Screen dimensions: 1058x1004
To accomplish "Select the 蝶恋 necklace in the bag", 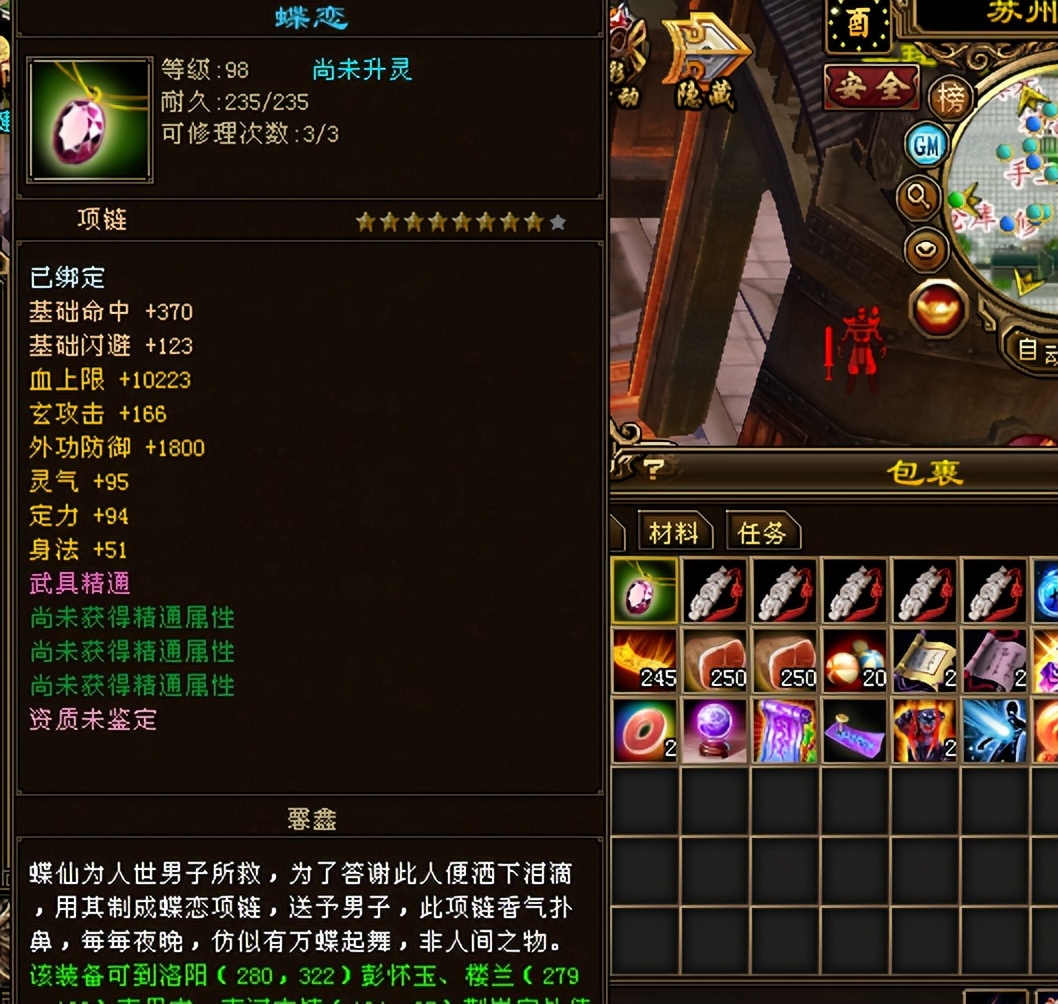I will click(645, 591).
